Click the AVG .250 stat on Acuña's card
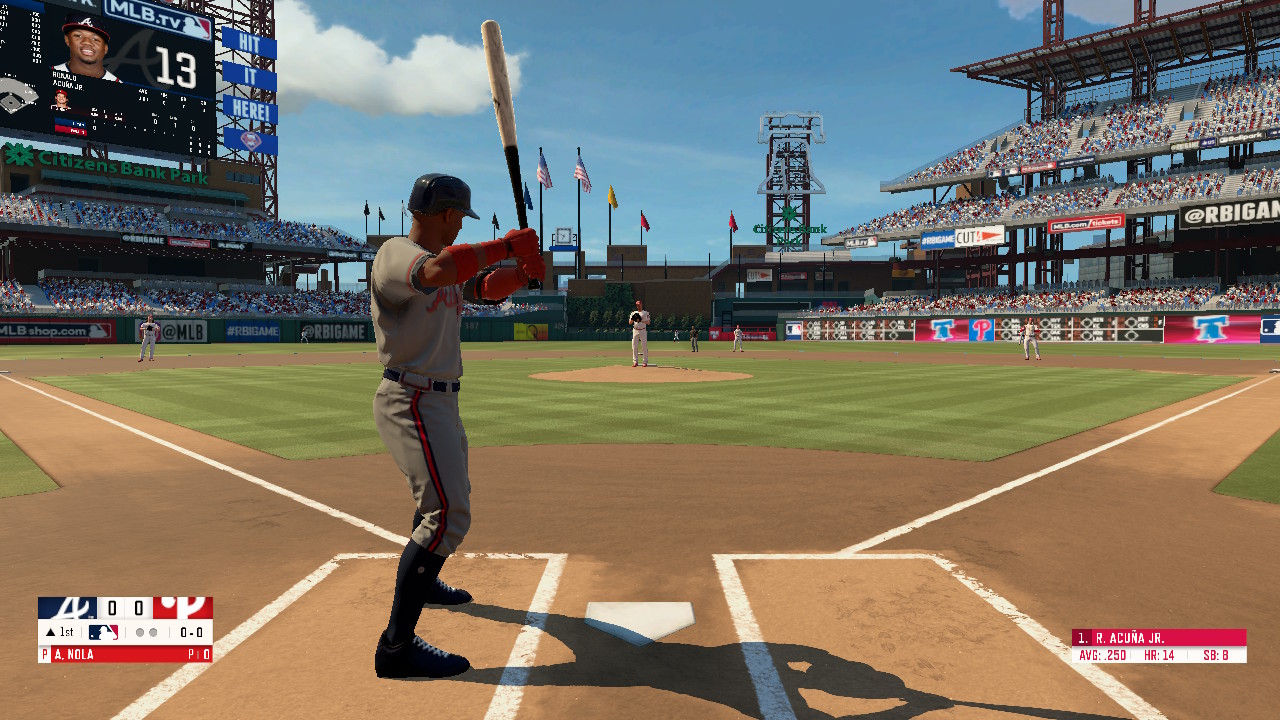This screenshot has height=720, width=1280. (x=1103, y=657)
